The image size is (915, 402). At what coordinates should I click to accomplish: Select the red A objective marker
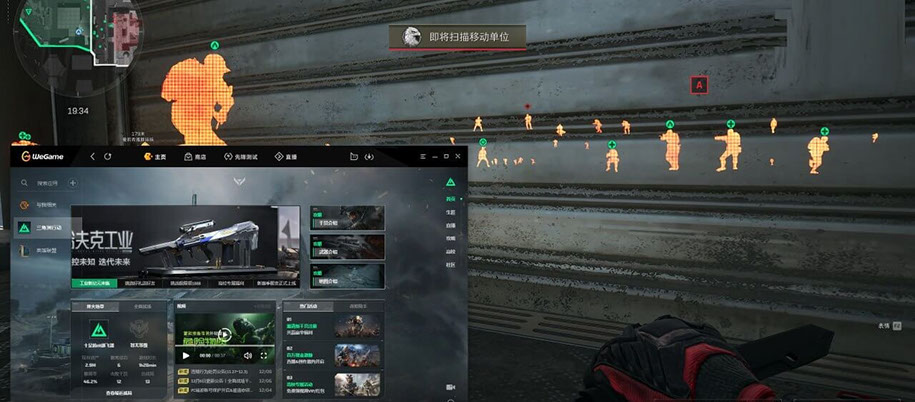[700, 85]
